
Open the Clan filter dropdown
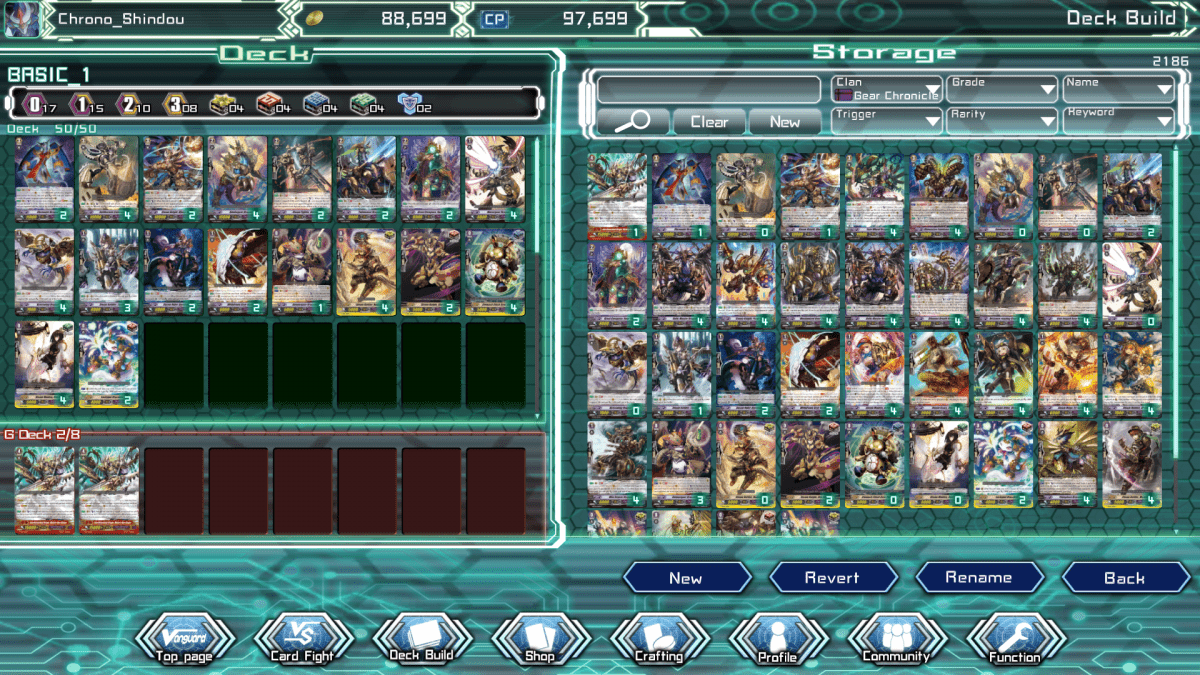tap(886, 89)
